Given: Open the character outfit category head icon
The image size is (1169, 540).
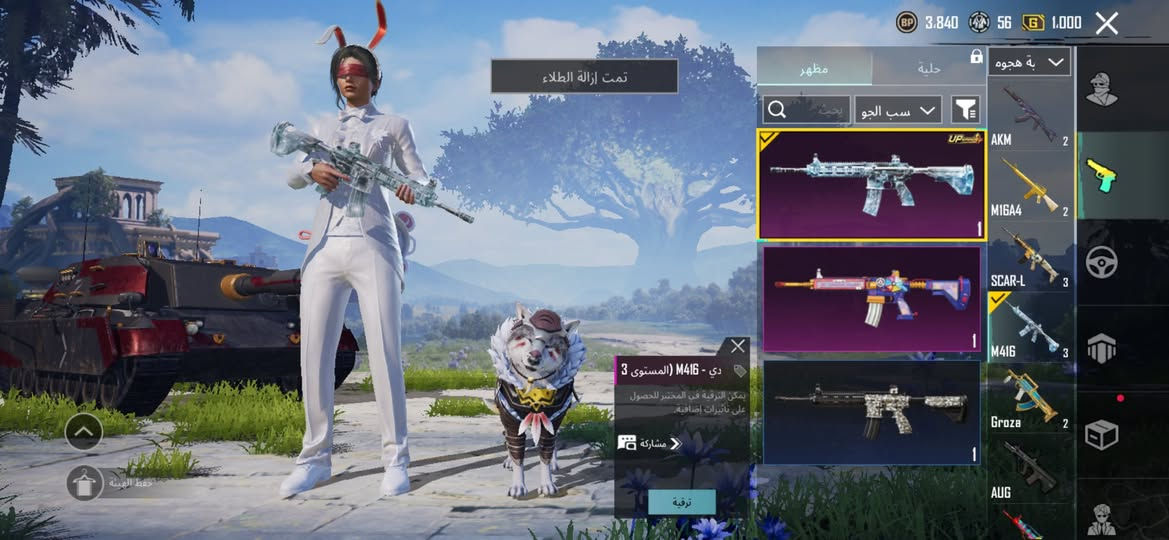Looking at the screenshot, I should (1101, 90).
